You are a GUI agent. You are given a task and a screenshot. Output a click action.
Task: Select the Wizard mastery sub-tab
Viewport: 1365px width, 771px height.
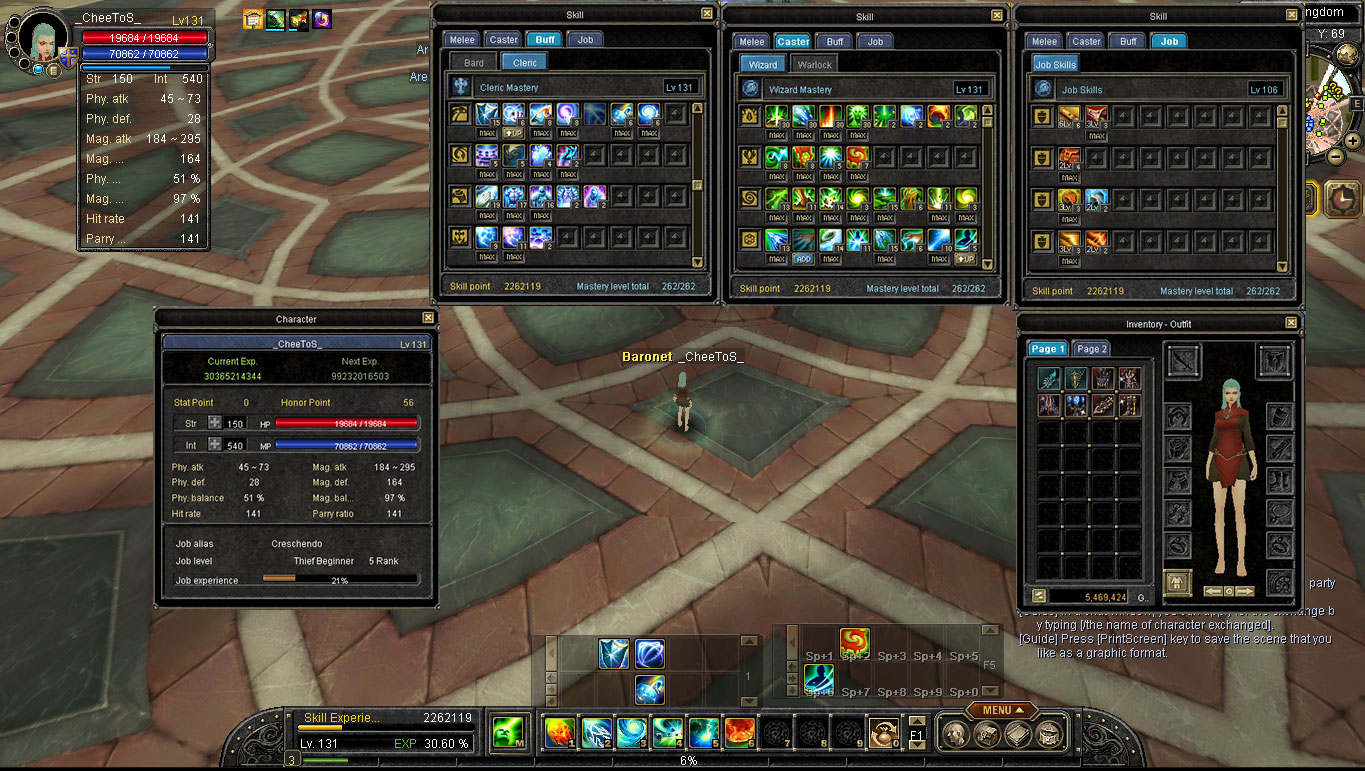[763, 65]
